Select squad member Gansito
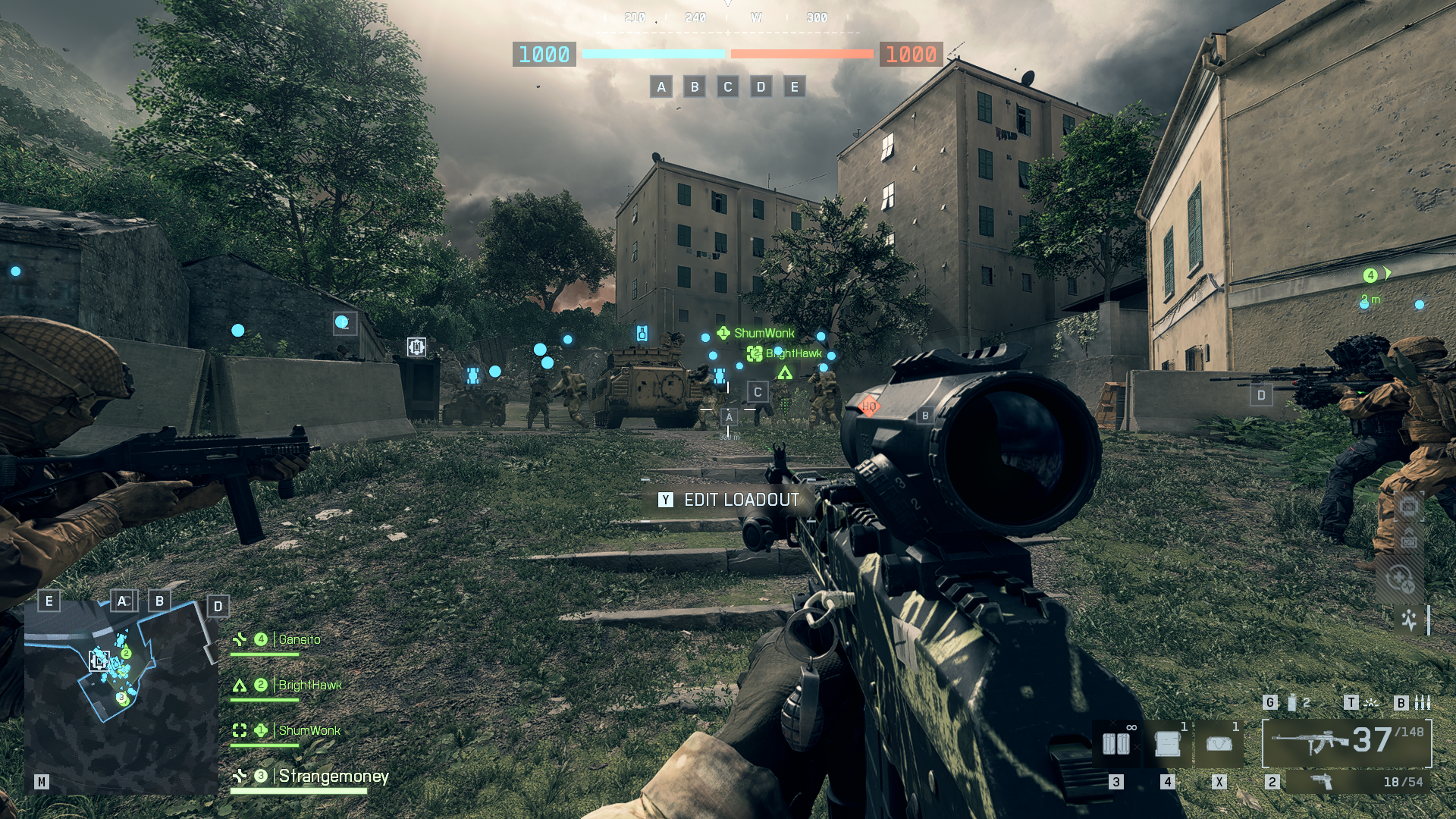The image size is (1456, 819). [x=299, y=640]
